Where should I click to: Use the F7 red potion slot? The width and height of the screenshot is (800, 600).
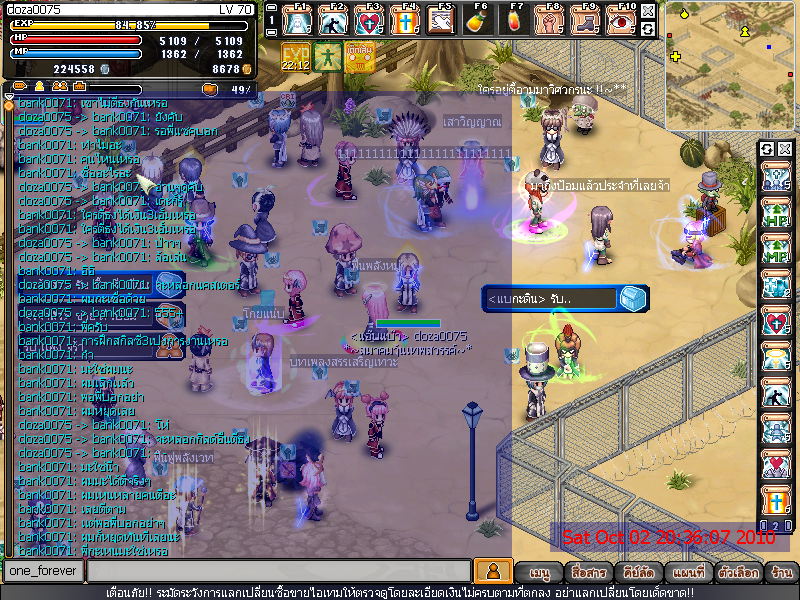515,20
